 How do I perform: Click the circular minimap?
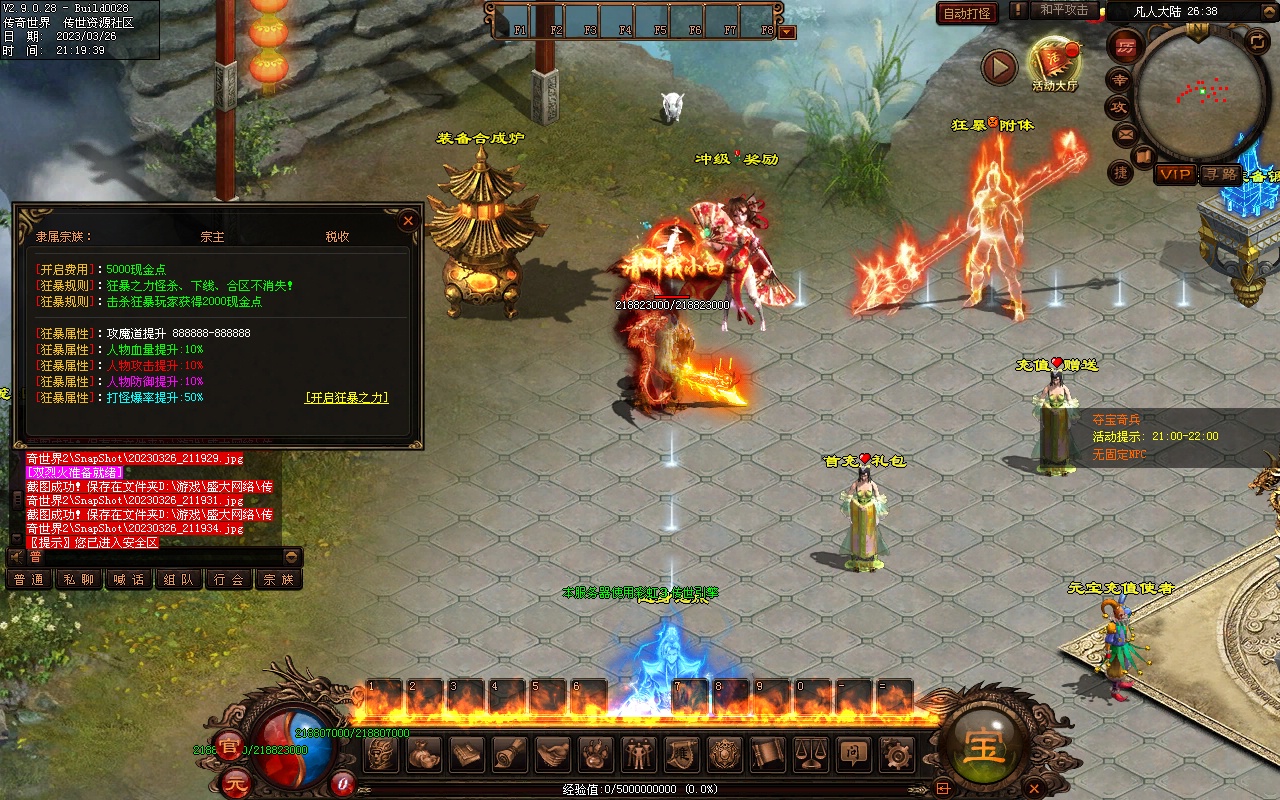[1197, 92]
